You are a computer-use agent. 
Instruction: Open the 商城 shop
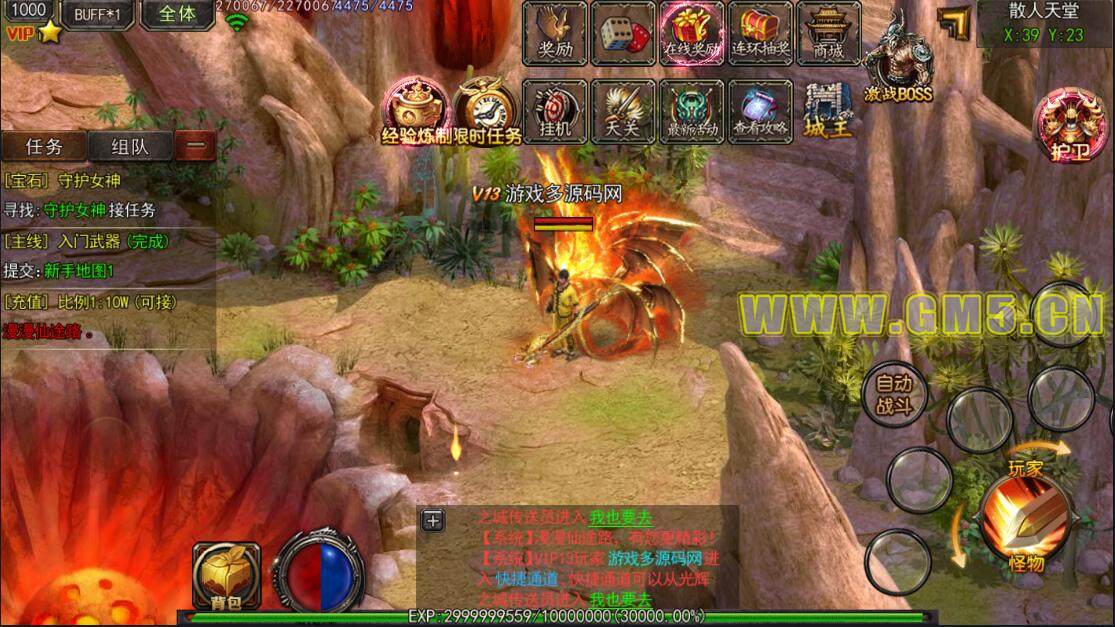point(828,33)
